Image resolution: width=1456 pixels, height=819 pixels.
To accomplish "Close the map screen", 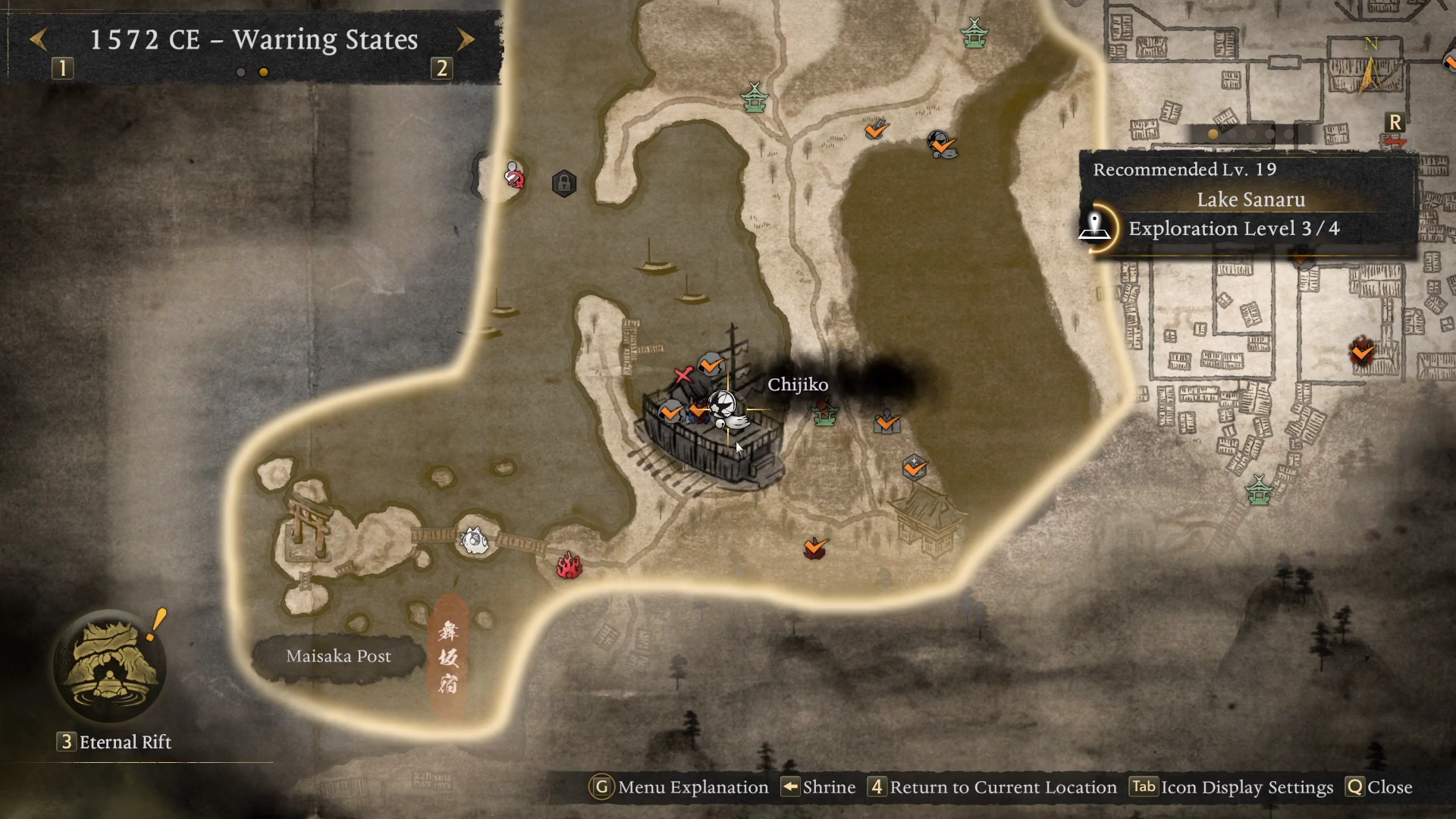I will 1379,787.
